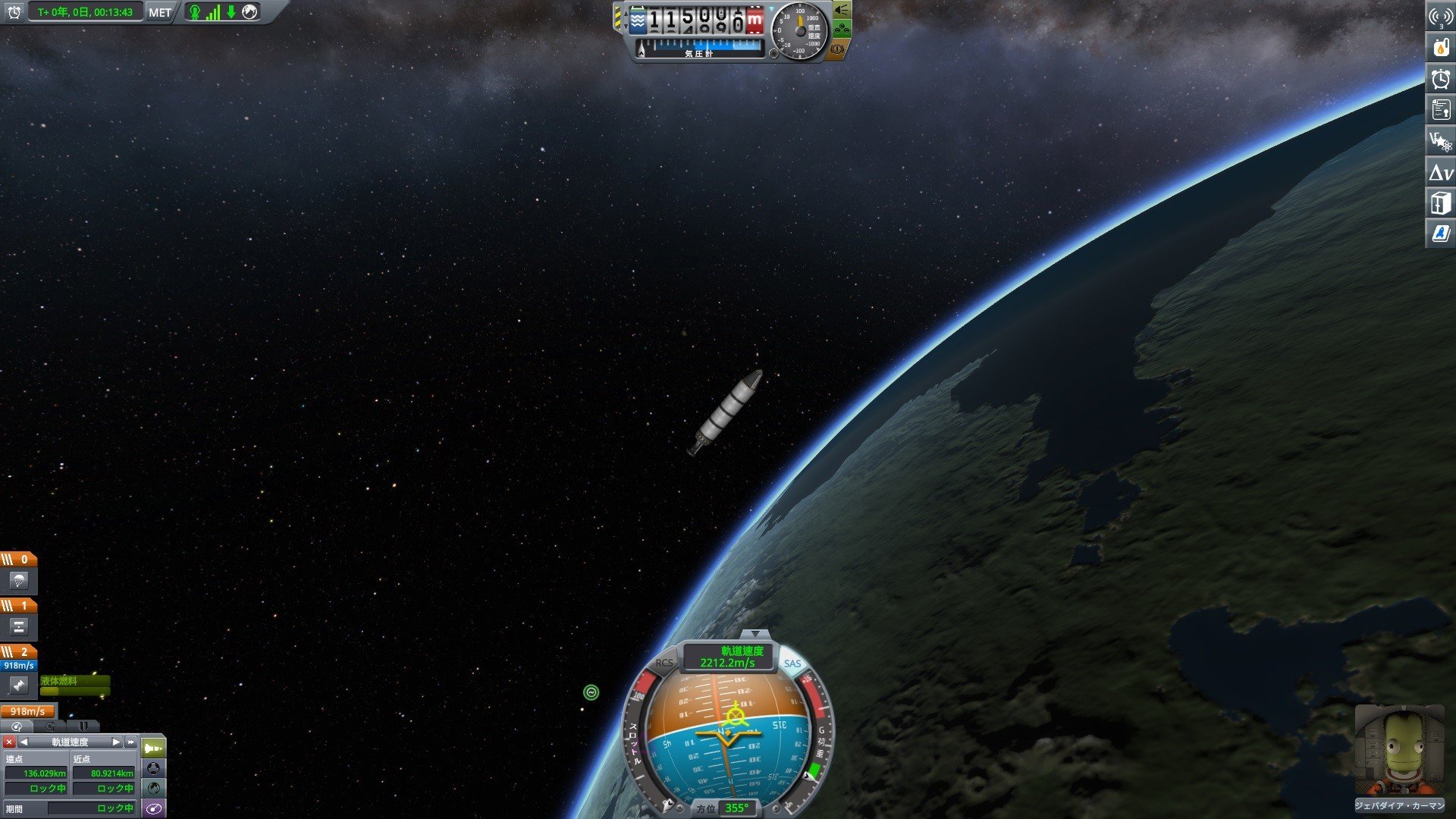Toggle the vessel lights button

point(842,11)
